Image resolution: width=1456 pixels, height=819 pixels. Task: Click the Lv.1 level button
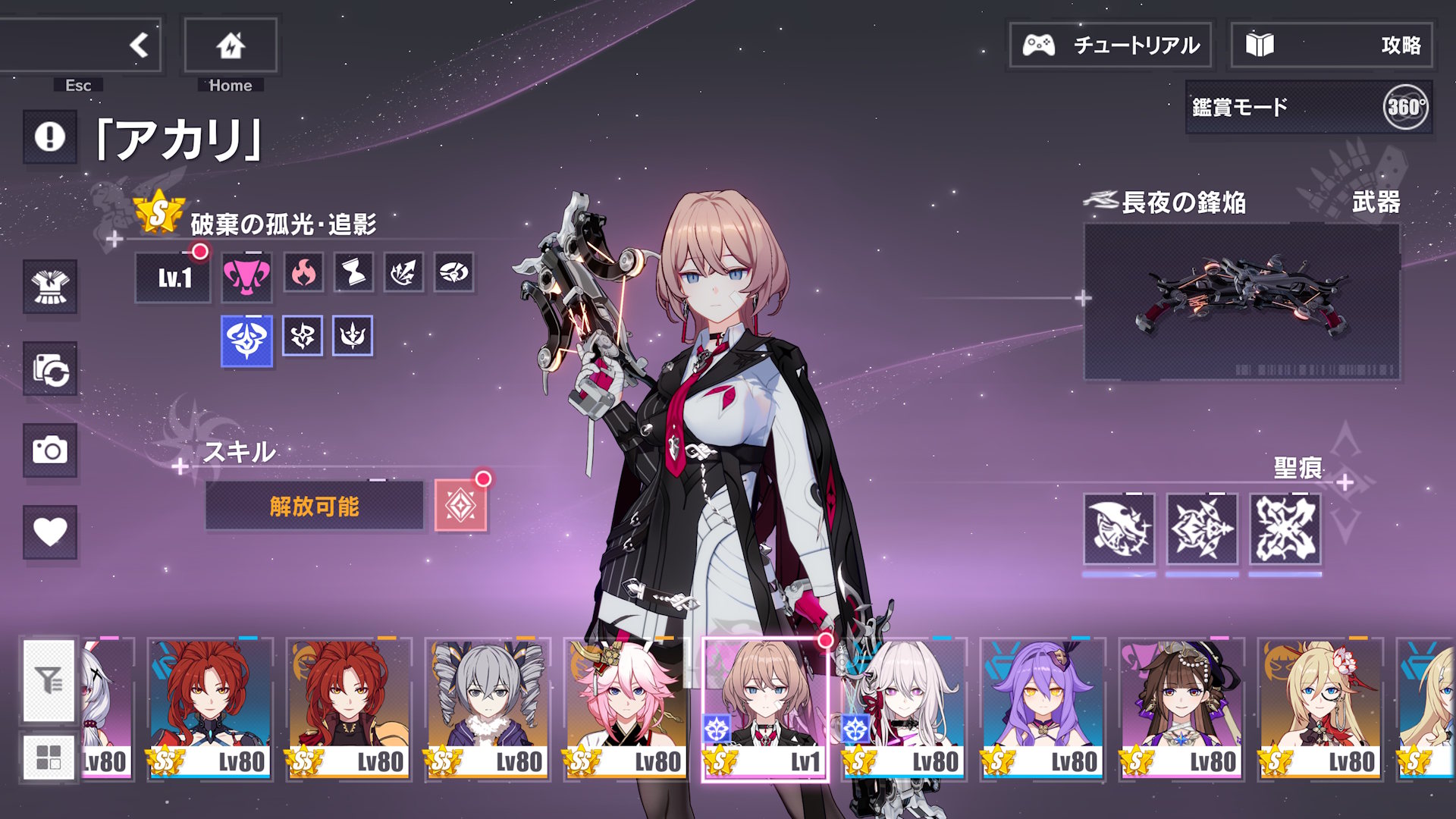[173, 278]
